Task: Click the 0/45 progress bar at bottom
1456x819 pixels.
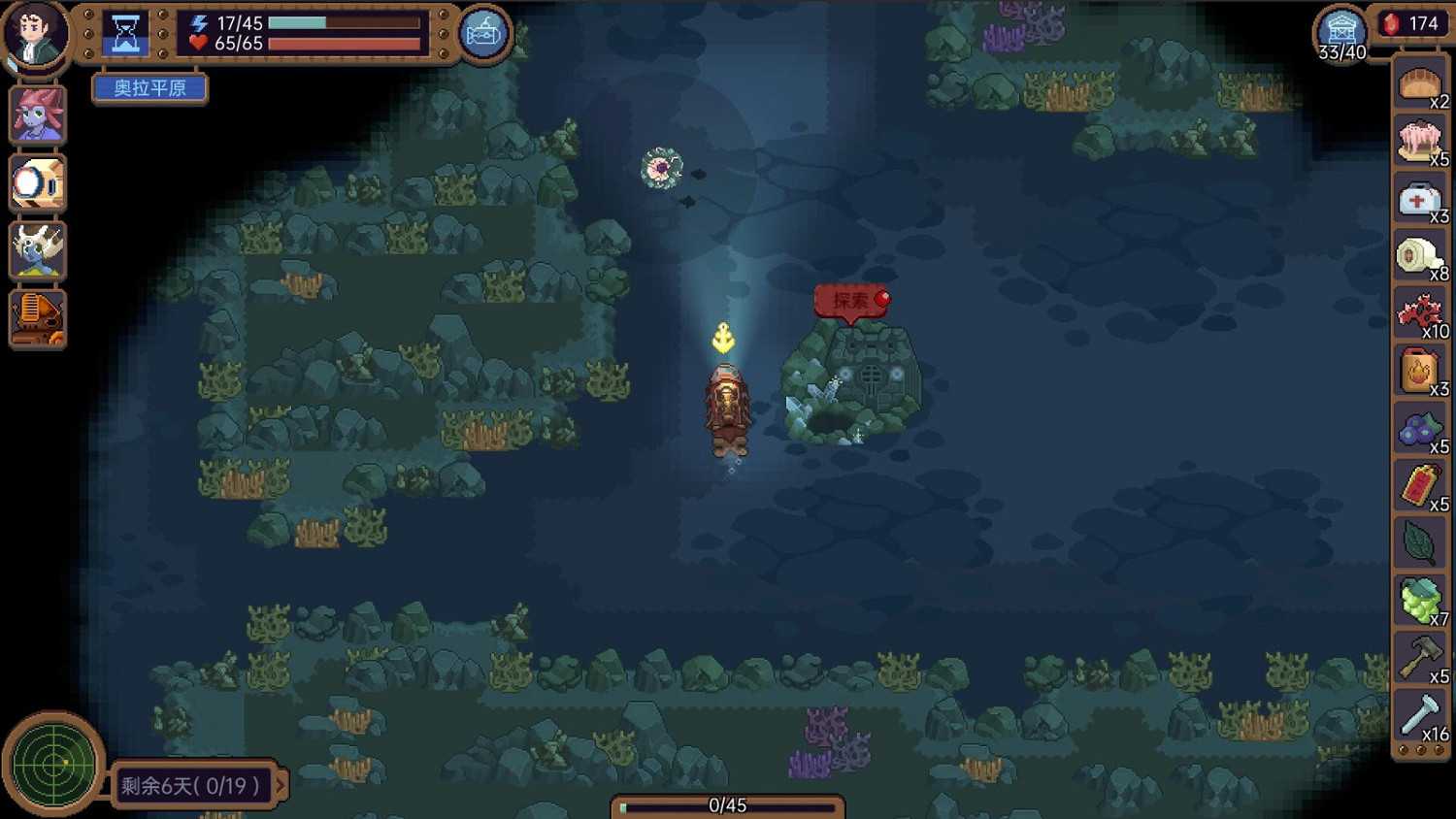Action: pos(728,804)
